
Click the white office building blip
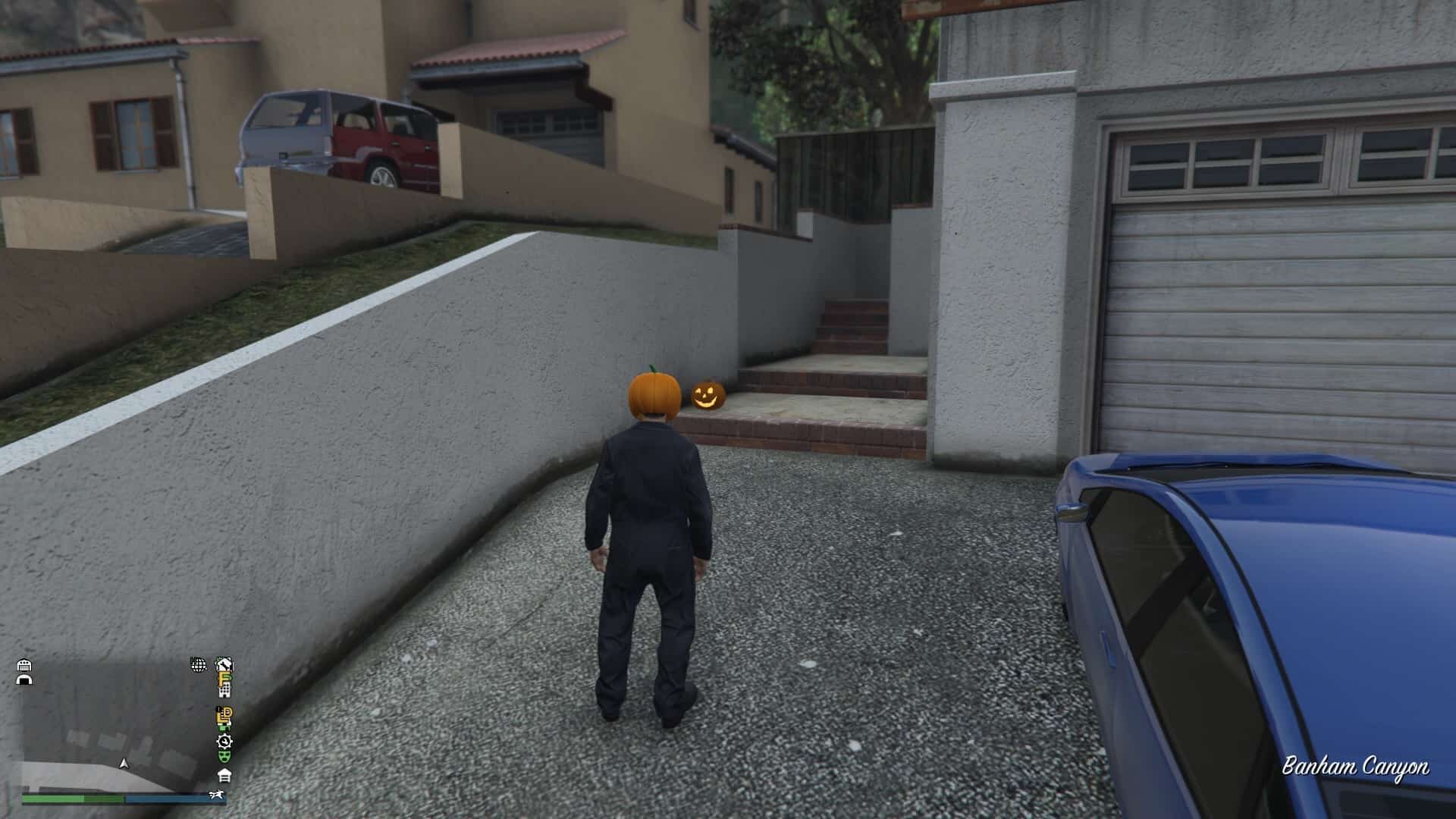tap(224, 691)
